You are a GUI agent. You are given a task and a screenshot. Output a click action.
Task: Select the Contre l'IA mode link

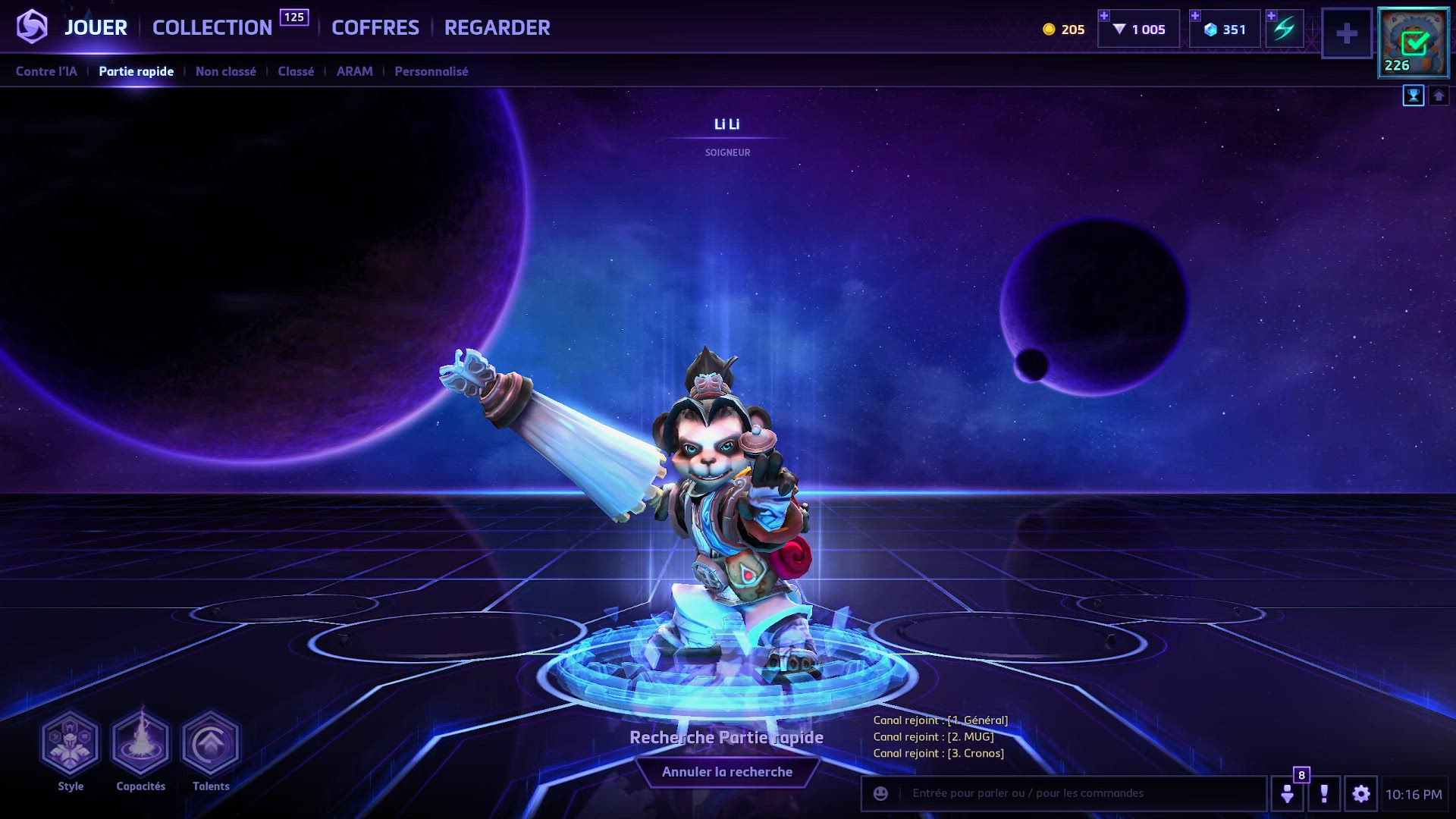[x=46, y=71]
